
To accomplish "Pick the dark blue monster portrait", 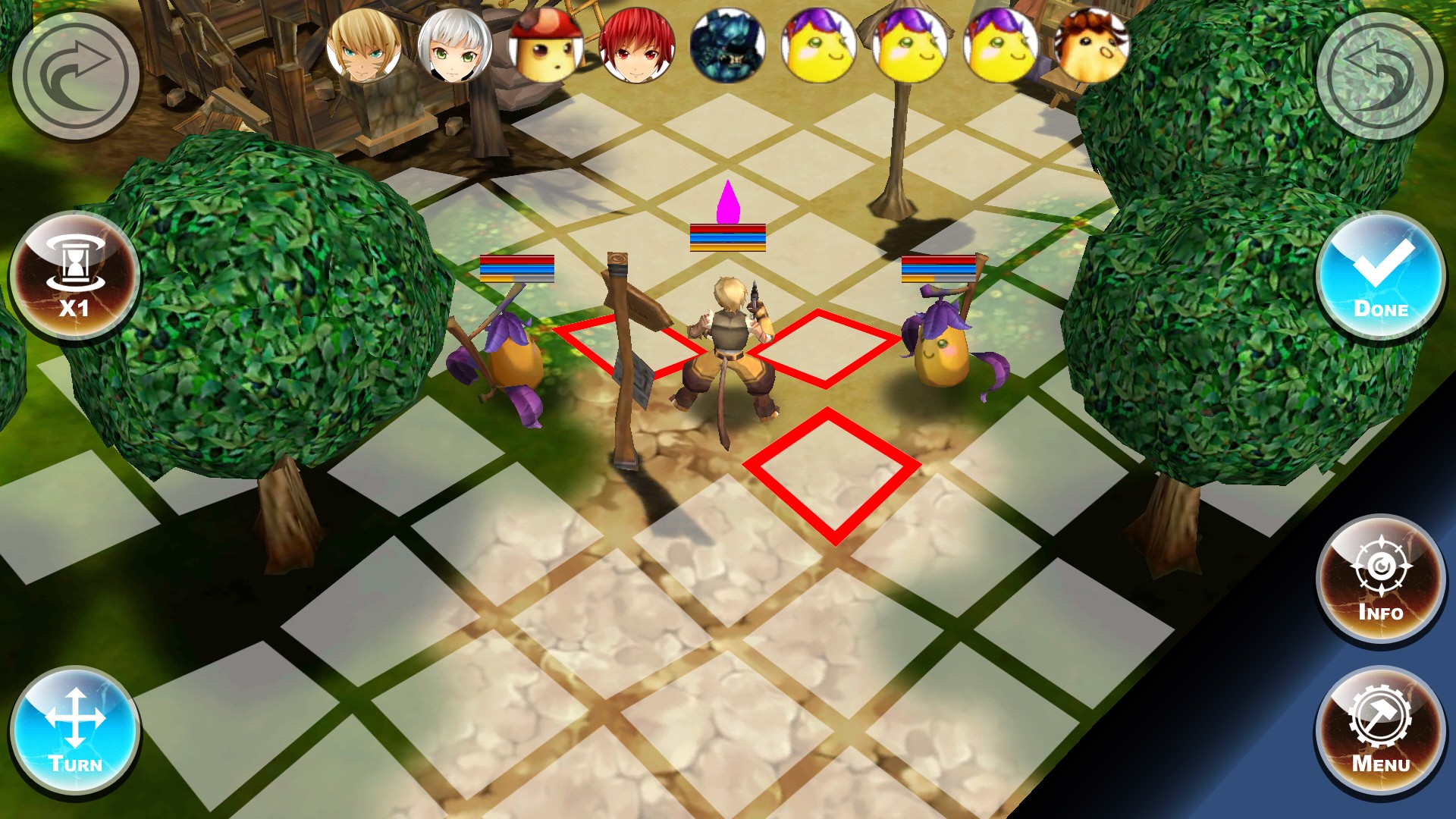I will point(728,45).
